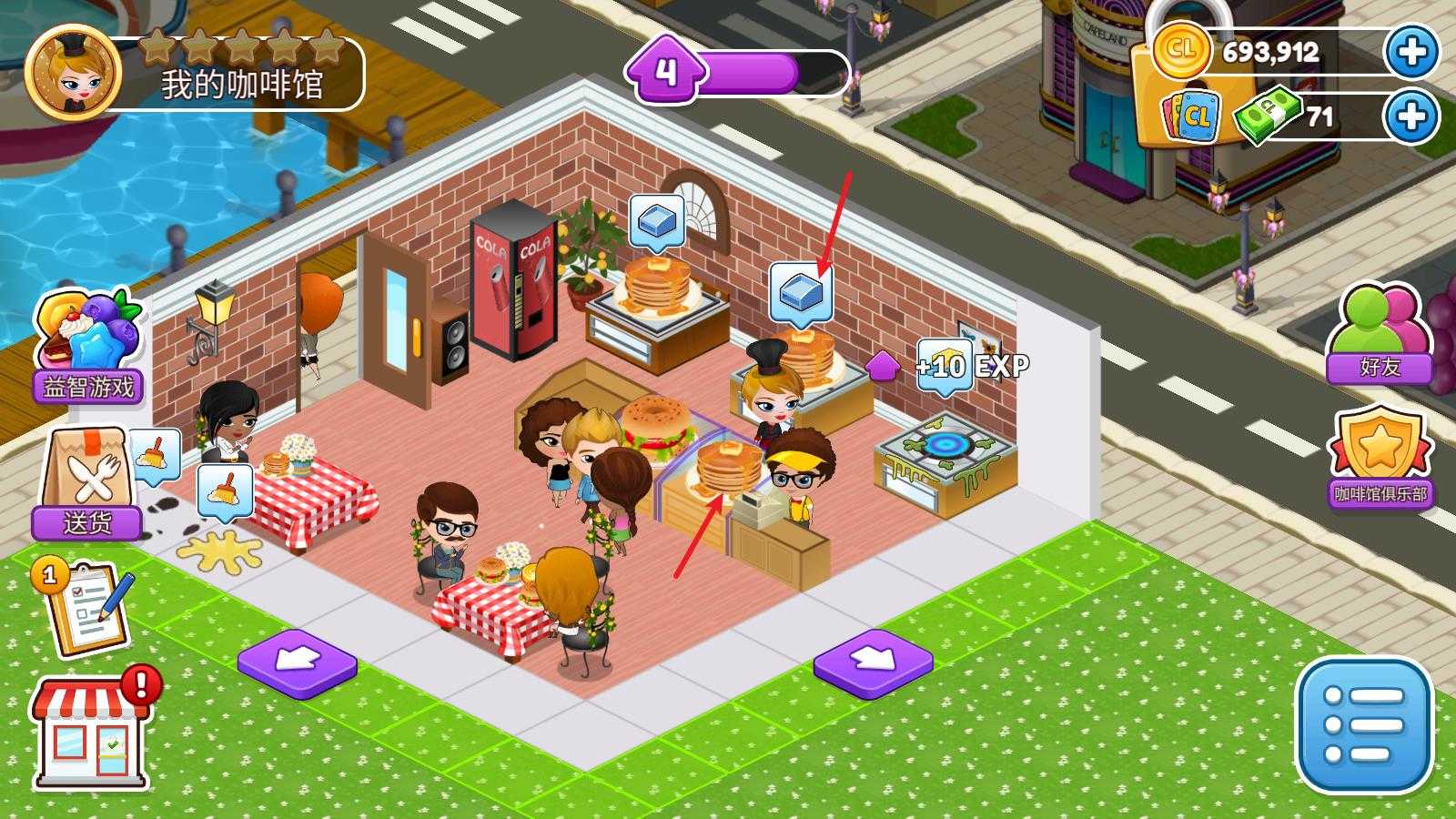Image resolution: width=1456 pixels, height=819 pixels.
Task: Tap the purple left rotate arrow
Action: (297, 662)
